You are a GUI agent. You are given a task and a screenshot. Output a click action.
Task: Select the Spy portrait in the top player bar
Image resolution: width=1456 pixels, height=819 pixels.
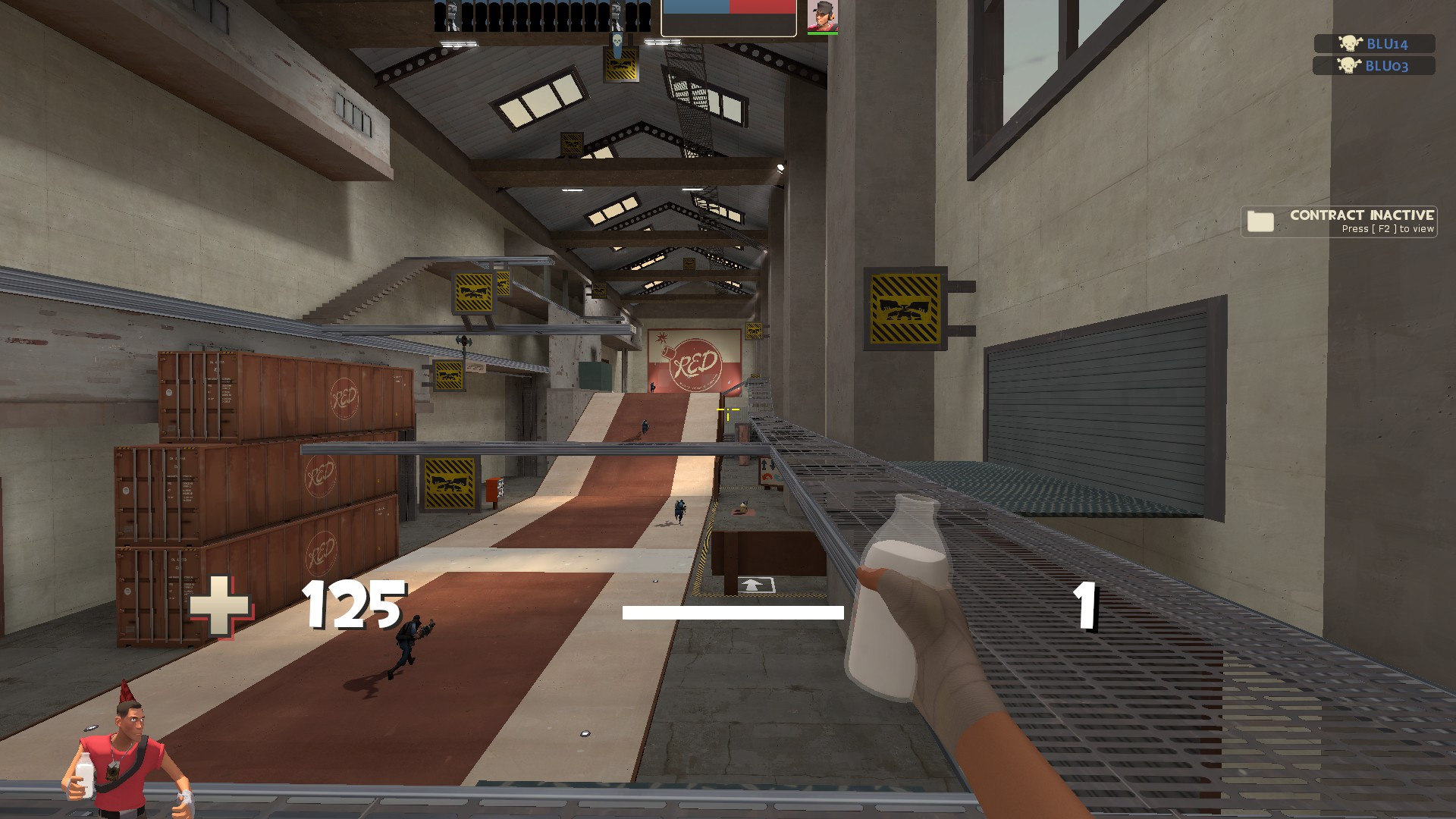[452, 17]
